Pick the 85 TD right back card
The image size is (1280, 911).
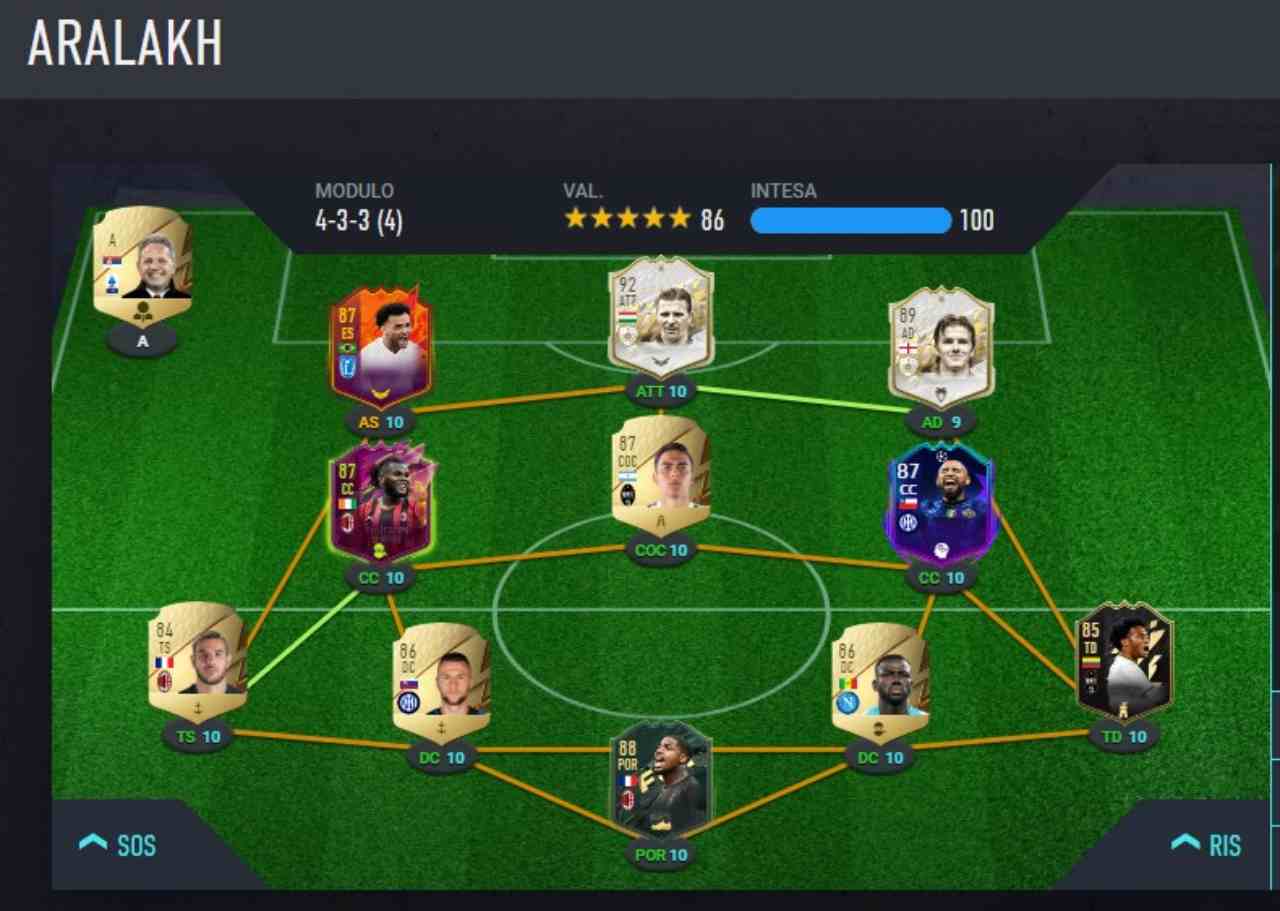[1124, 660]
